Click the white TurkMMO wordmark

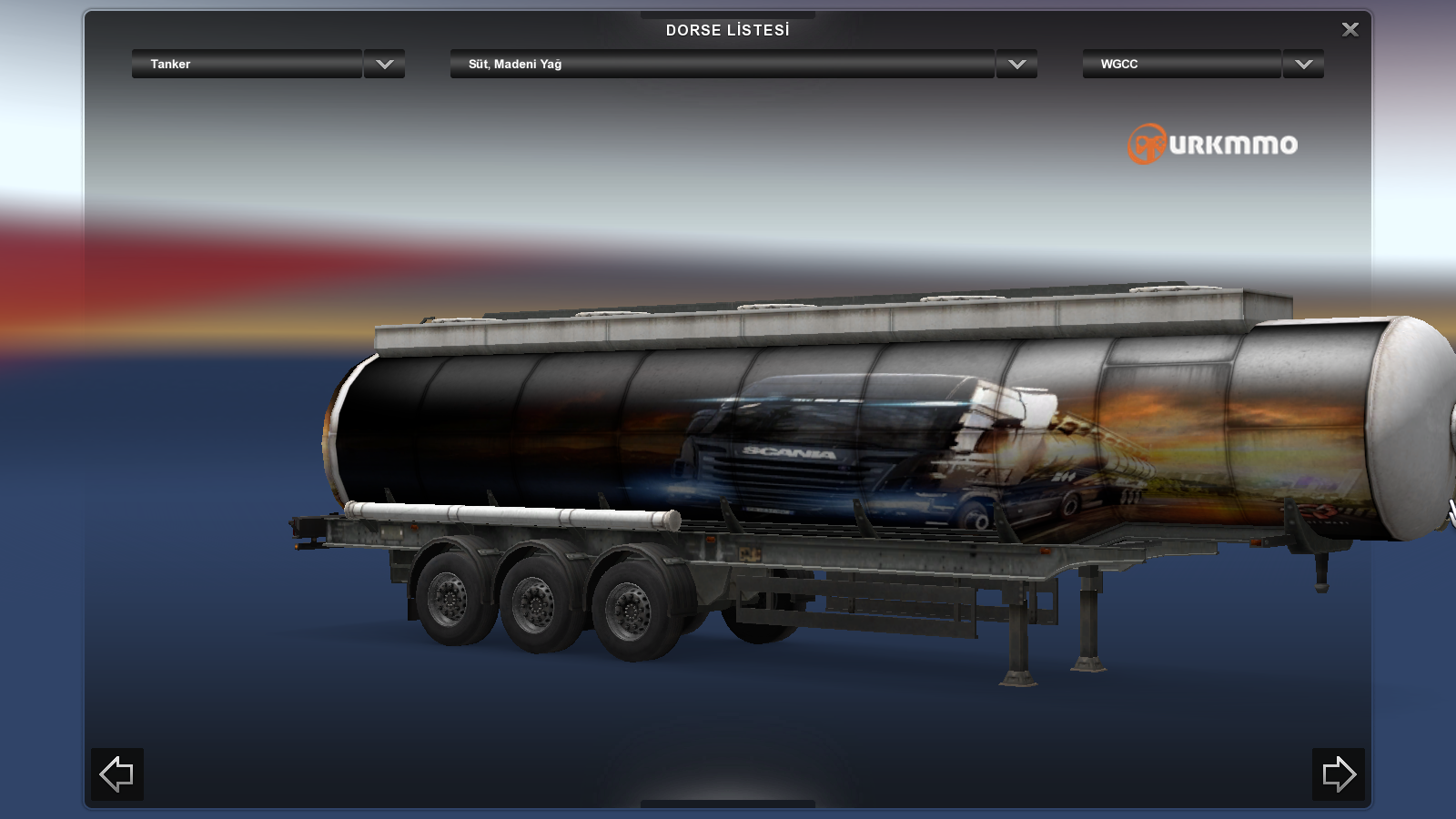[x=1233, y=143]
